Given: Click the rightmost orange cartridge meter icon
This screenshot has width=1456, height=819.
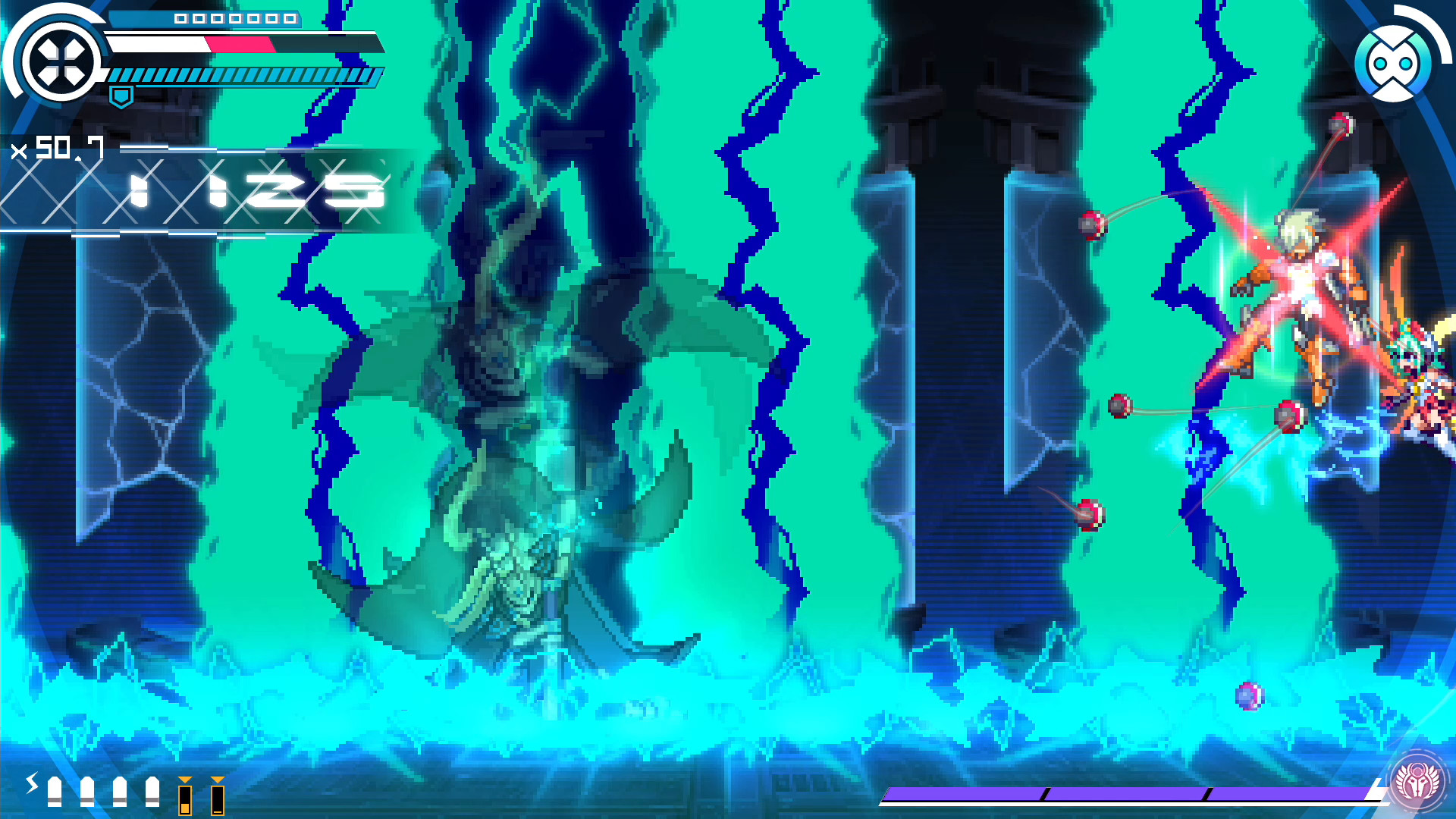Looking at the screenshot, I should coord(218,800).
